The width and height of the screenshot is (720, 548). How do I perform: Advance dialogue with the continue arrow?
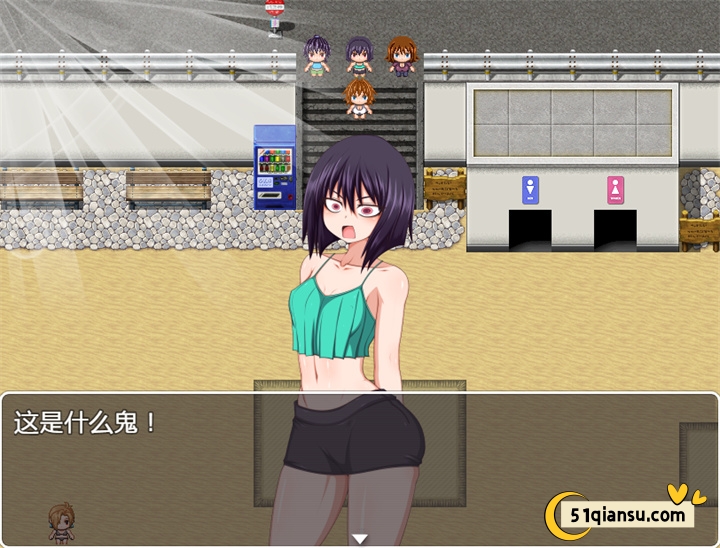click(359, 539)
